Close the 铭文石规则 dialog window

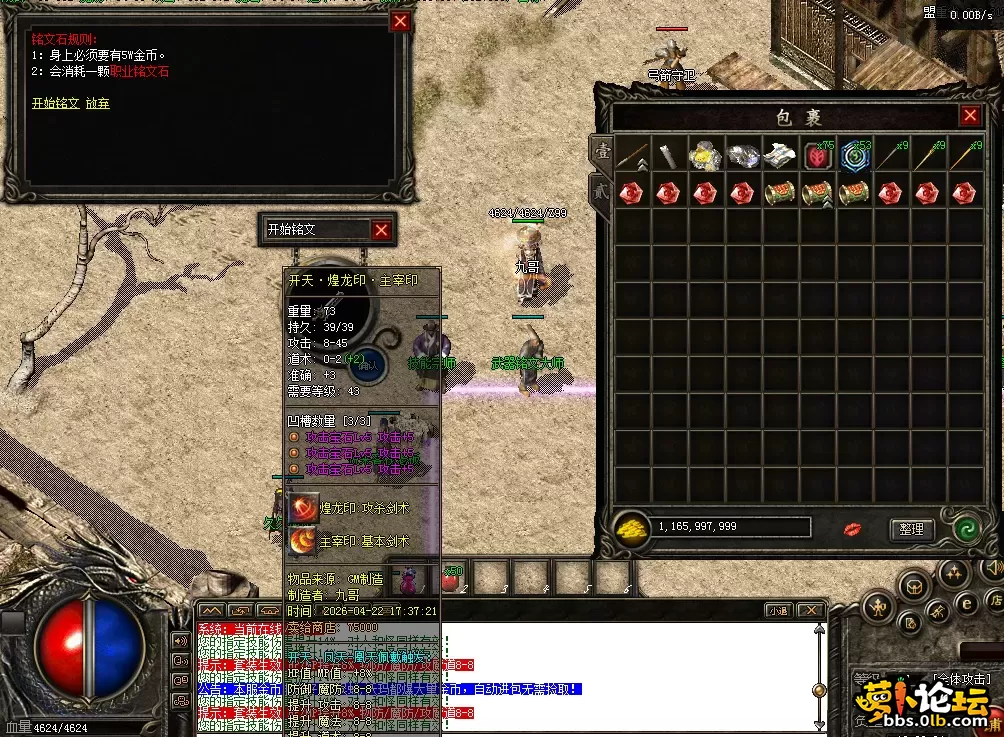[400, 22]
